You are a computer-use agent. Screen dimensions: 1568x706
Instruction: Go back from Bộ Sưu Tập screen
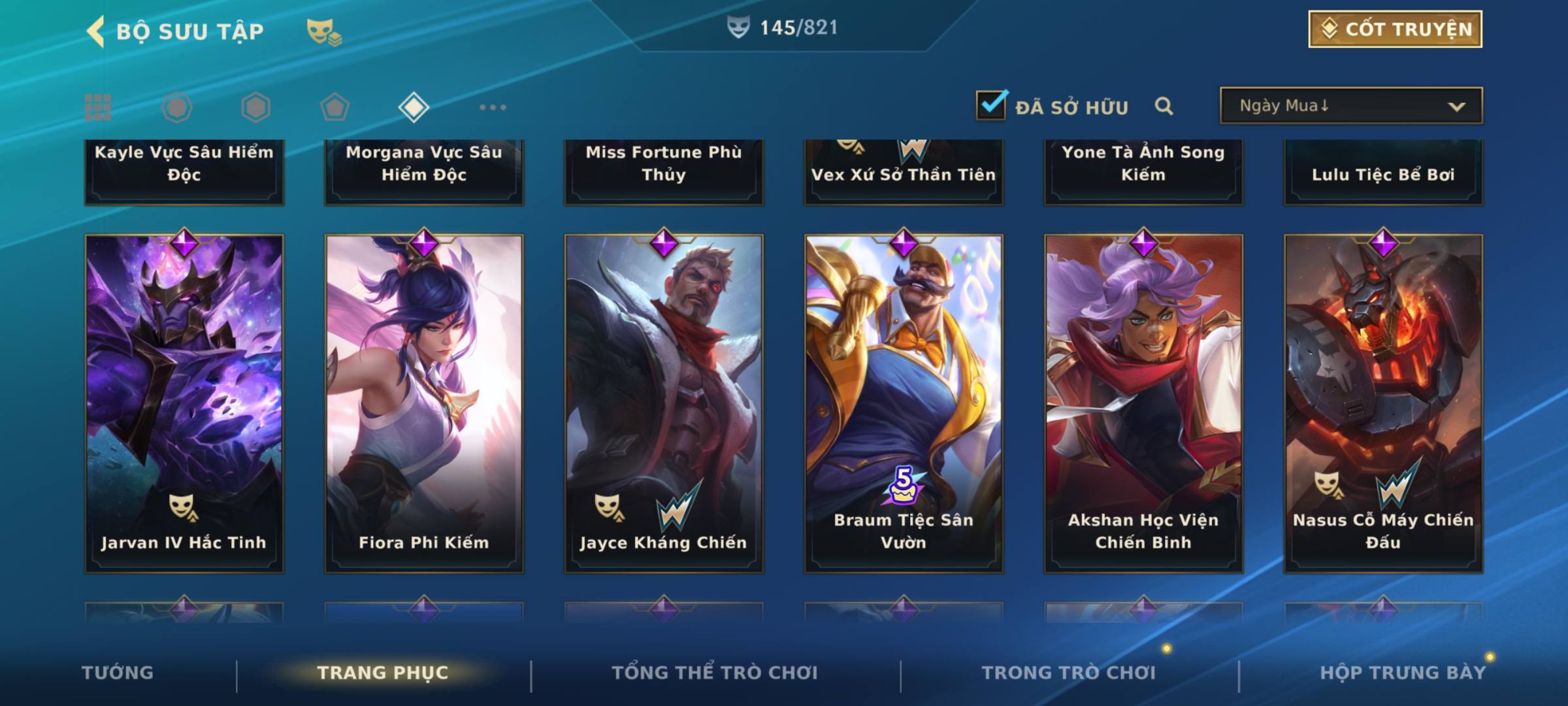tap(96, 31)
